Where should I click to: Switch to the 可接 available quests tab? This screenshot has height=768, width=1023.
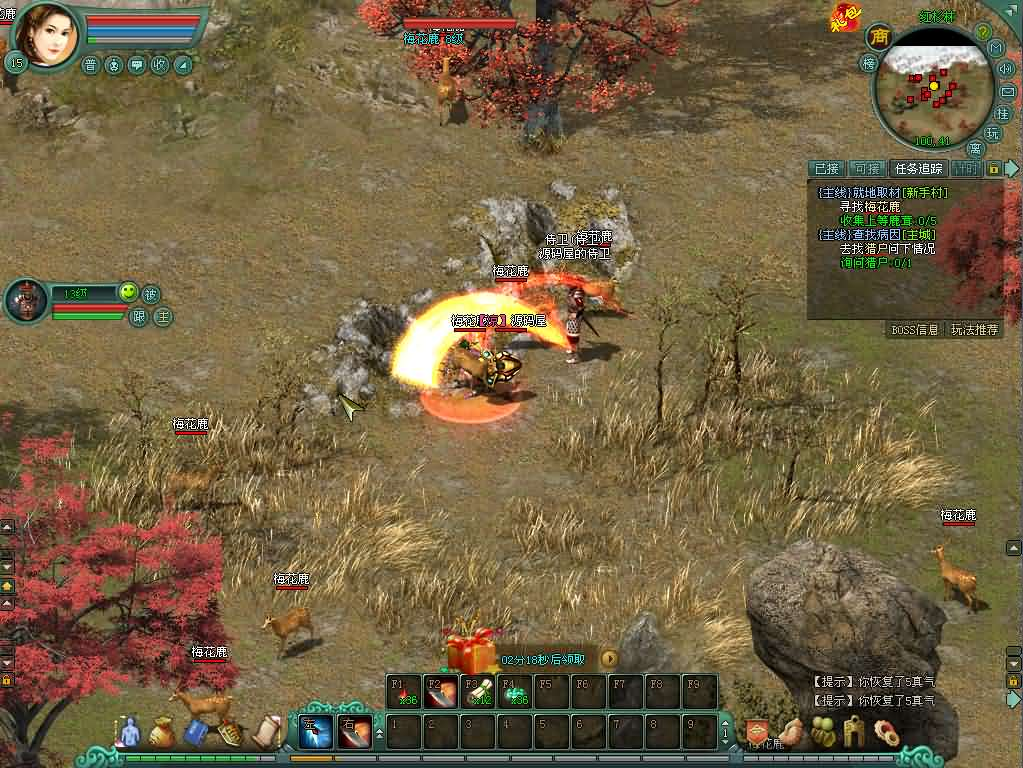(x=866, y=169)
